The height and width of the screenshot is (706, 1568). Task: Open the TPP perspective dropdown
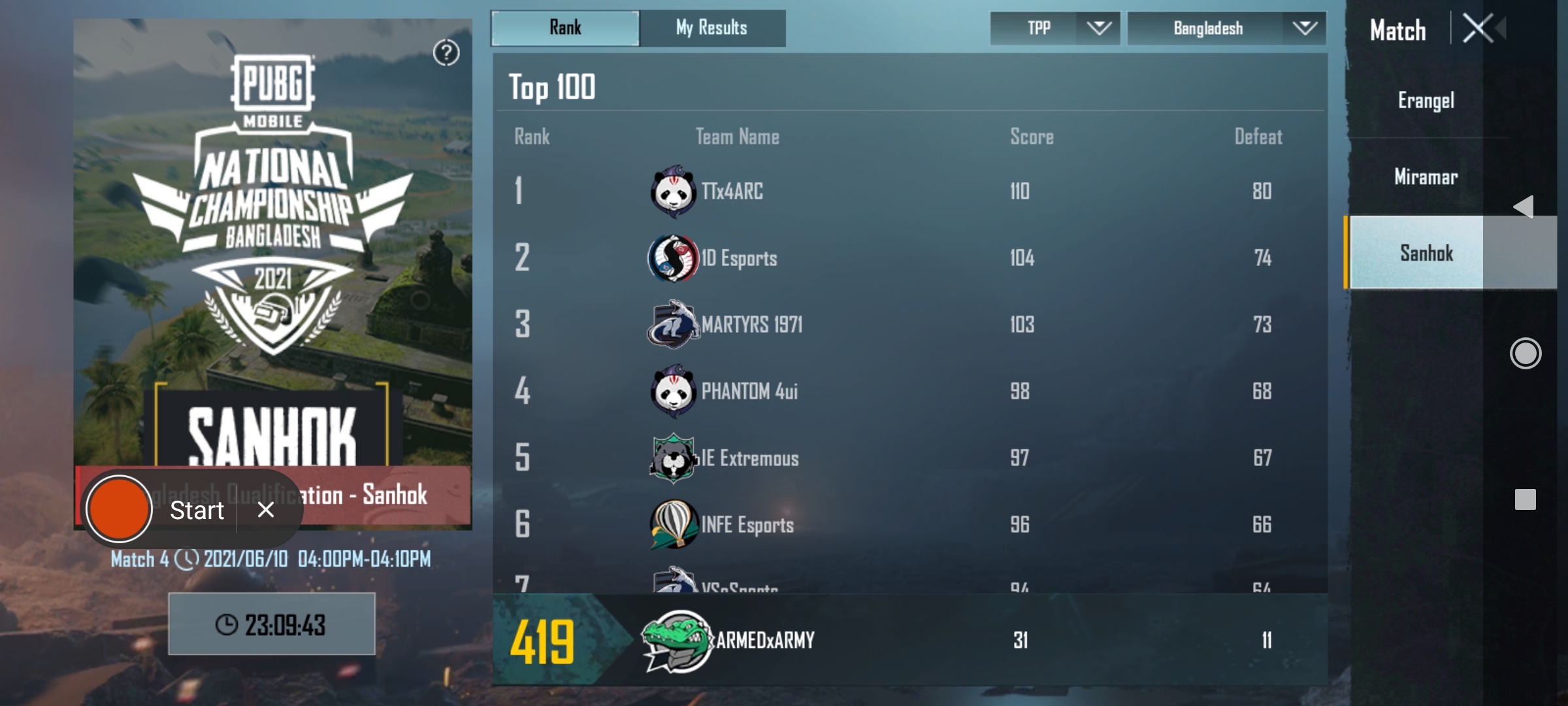(x=1054, y=27)
